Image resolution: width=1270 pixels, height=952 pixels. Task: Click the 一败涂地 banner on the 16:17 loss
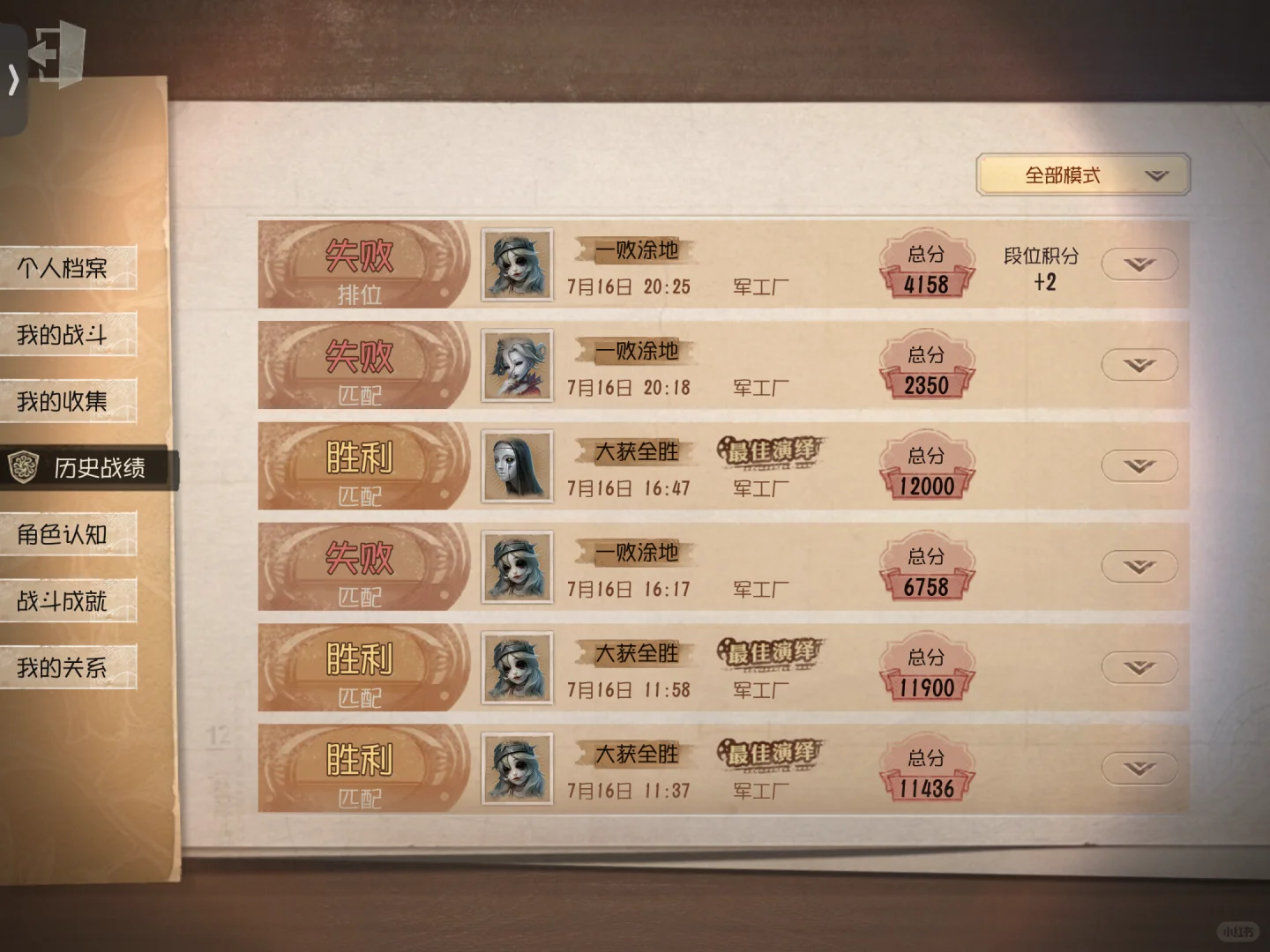(636, 554)
